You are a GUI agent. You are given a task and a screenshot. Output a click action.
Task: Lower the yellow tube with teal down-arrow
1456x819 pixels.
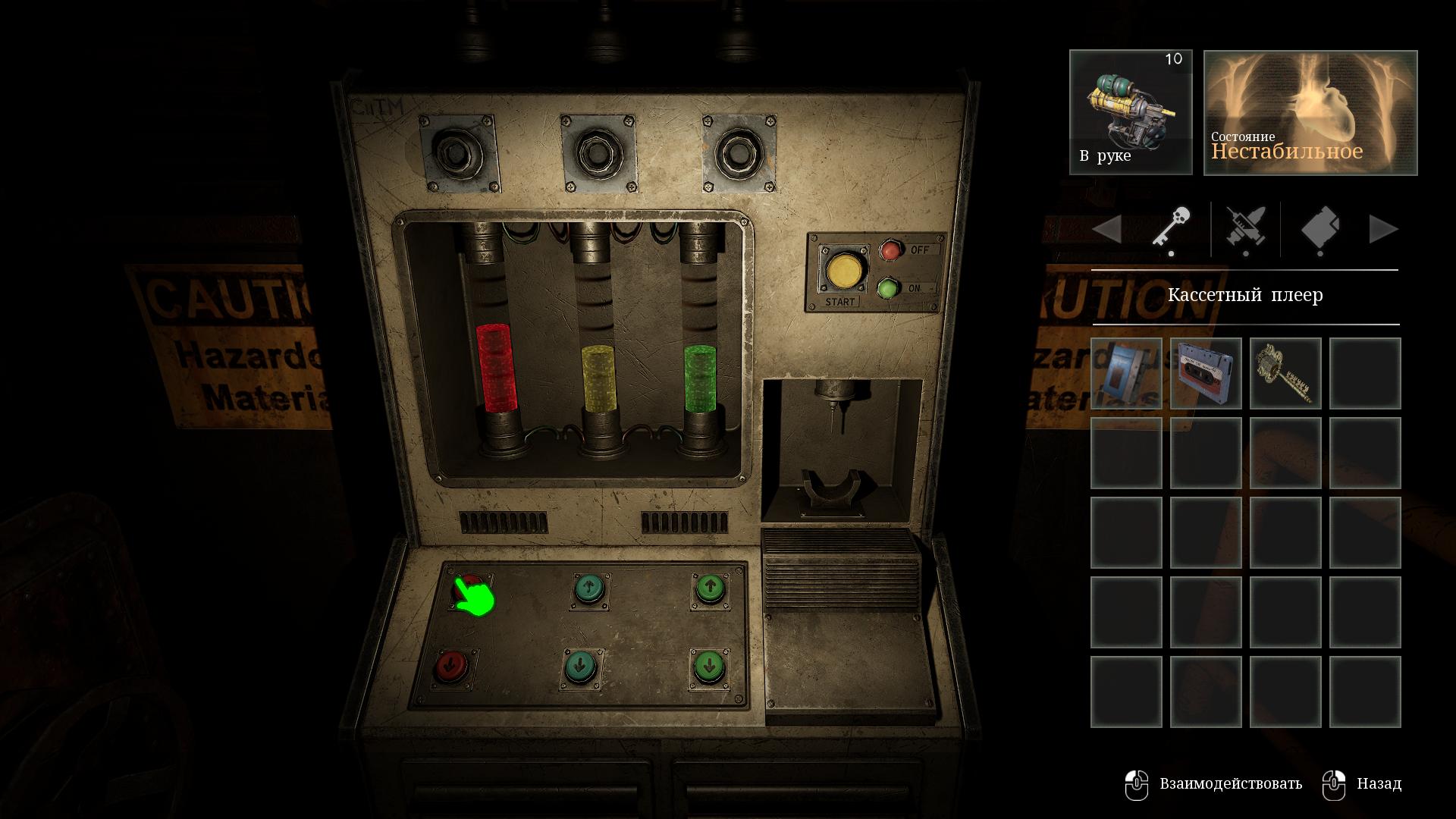[x=581, y=667]
